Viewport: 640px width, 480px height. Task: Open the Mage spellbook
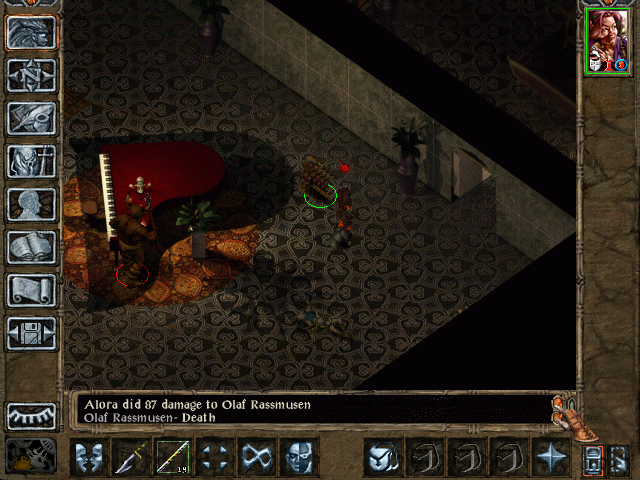32,247
